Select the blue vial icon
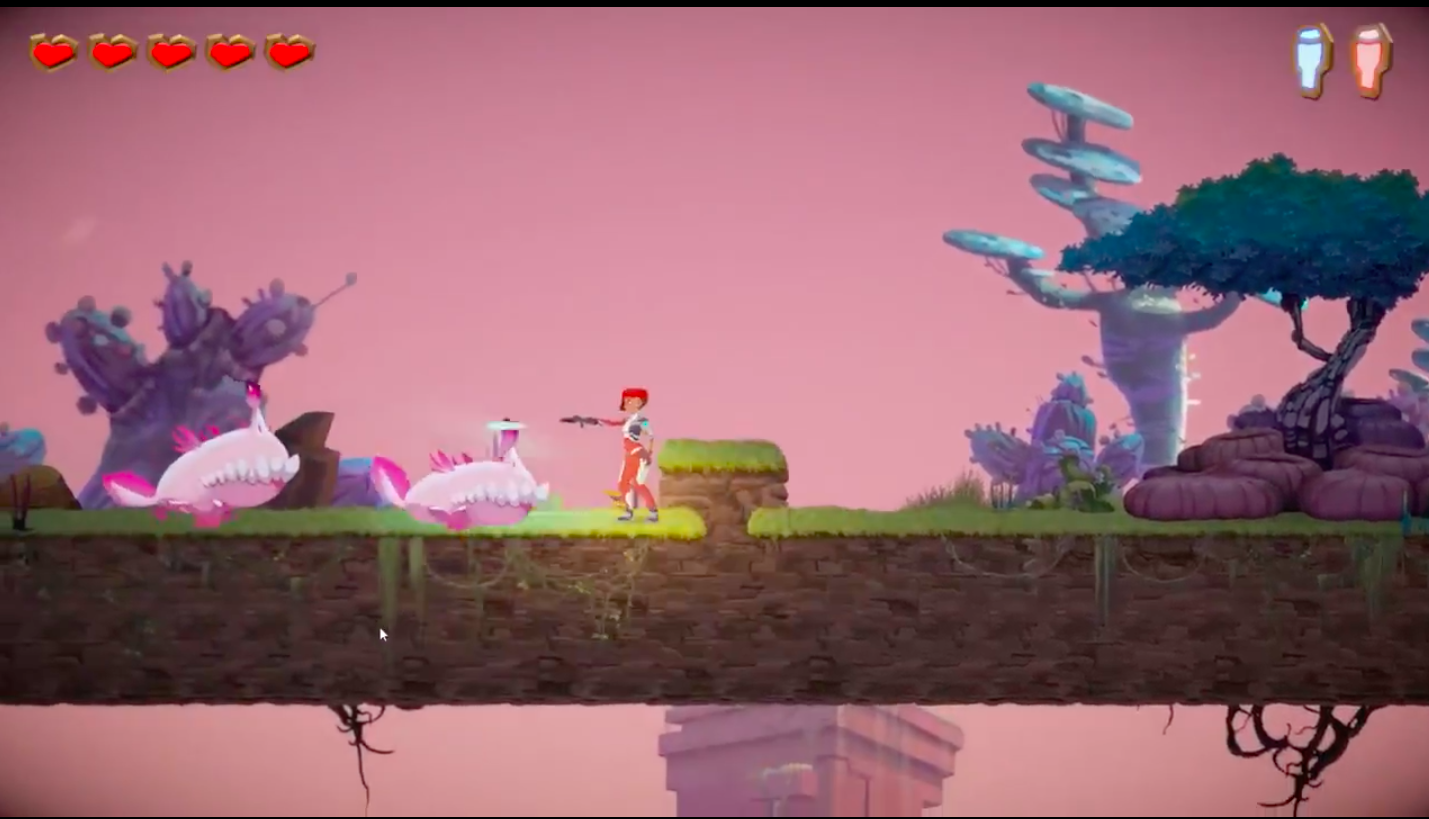Viewport: 1429px width, 819px height. pyautogui.click(x=1313, y=60)
